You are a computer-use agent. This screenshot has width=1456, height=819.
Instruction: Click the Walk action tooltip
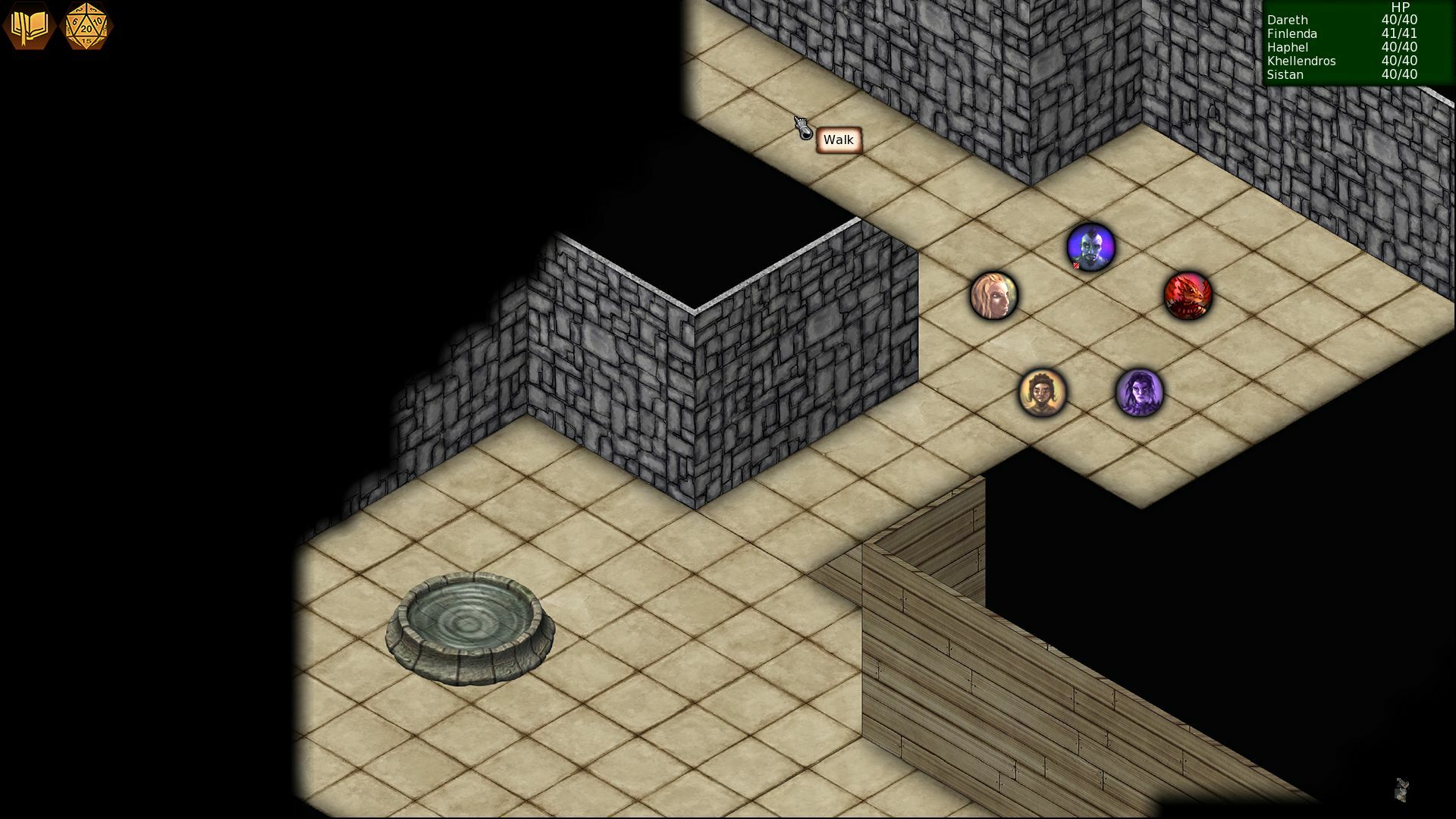(x=838, y=140)
